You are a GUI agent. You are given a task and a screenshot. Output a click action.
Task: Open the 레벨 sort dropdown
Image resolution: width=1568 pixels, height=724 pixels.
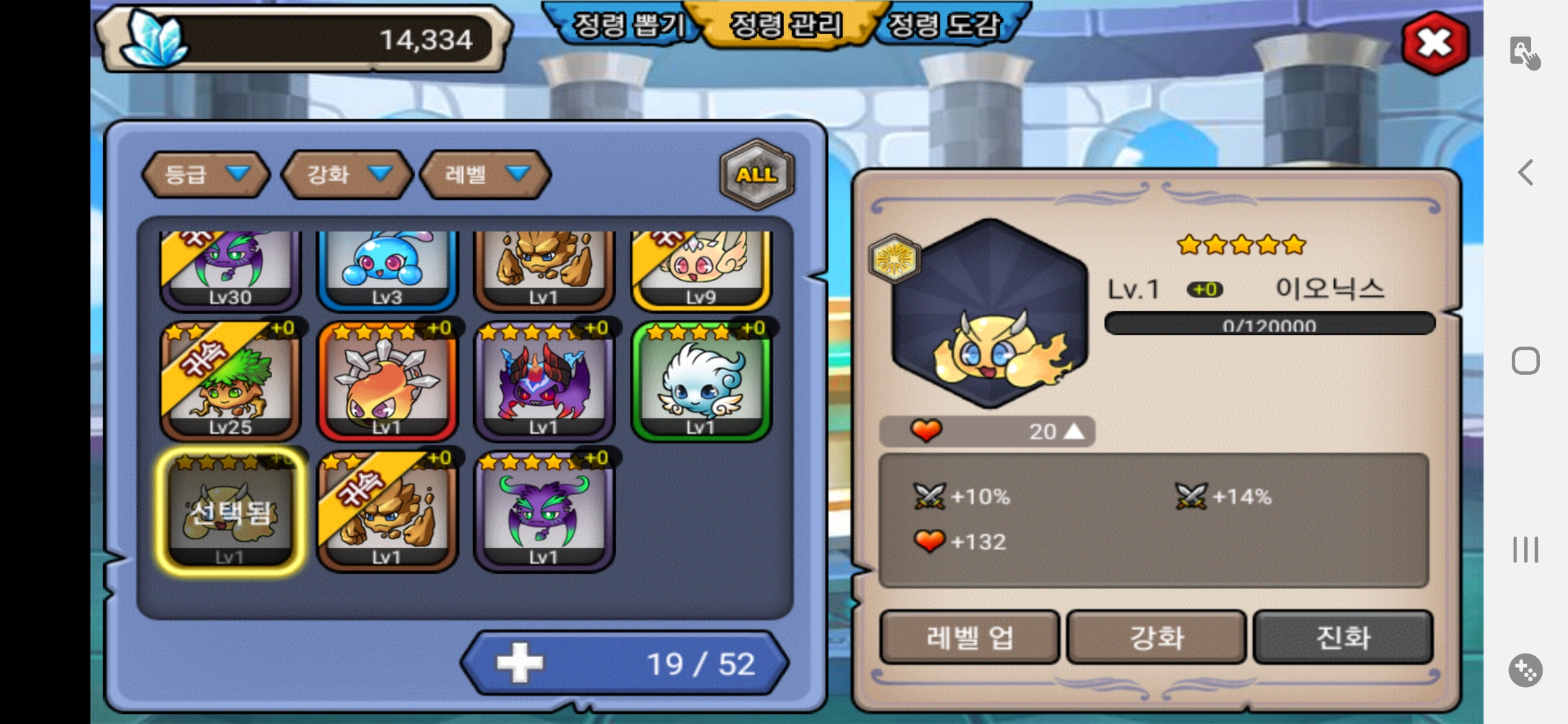point(485,174)
